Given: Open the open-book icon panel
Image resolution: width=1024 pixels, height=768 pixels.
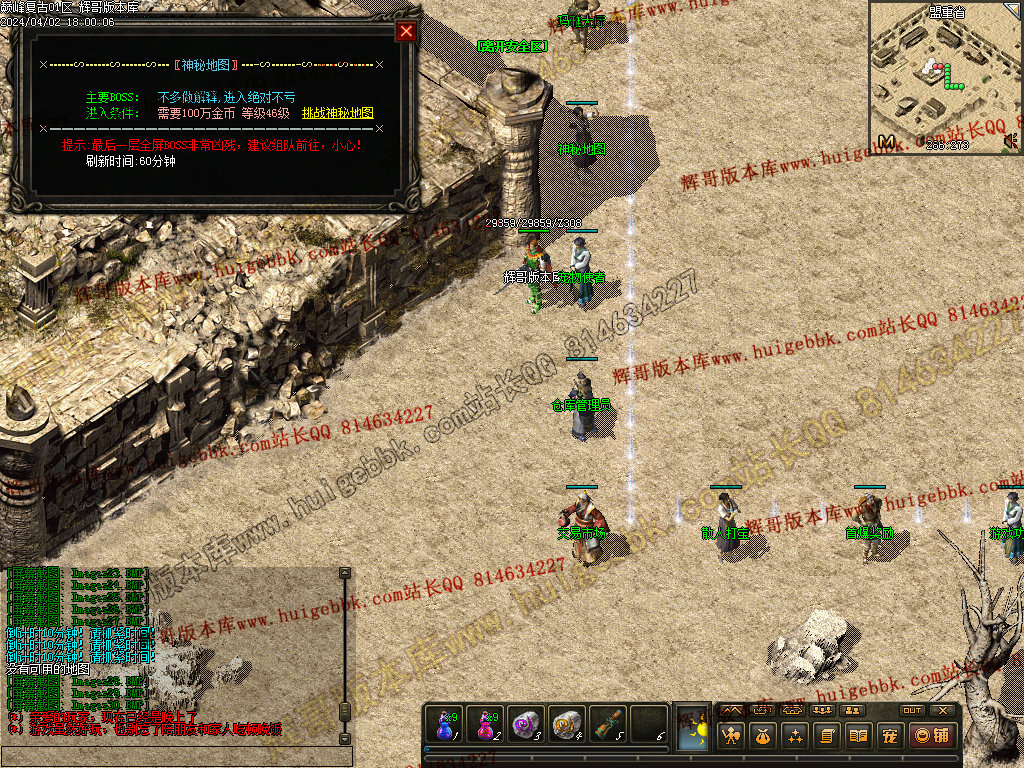Looking at the screenshot, I should point(858,736).
